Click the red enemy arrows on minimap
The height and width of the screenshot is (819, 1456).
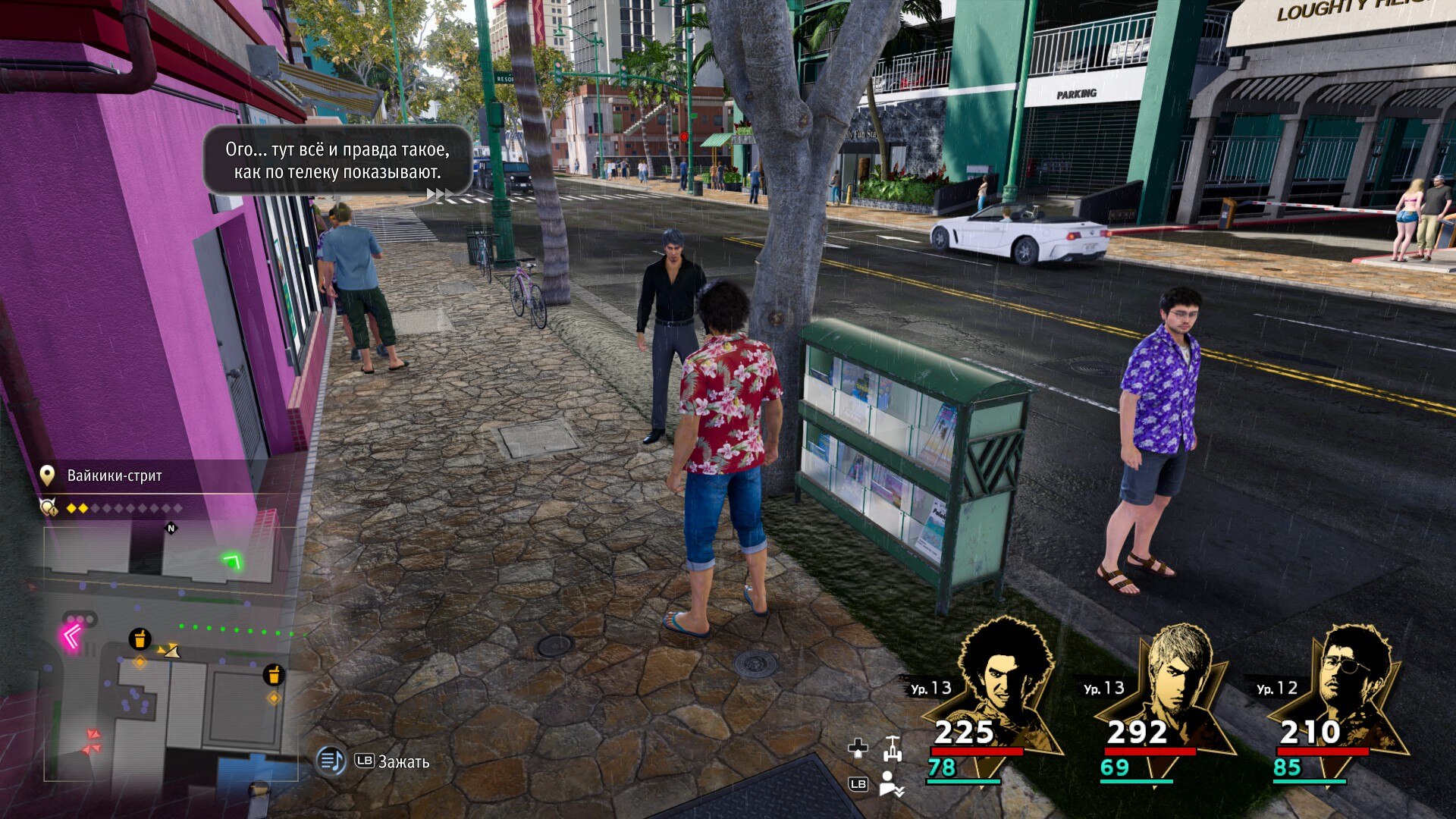pos(92,742)
